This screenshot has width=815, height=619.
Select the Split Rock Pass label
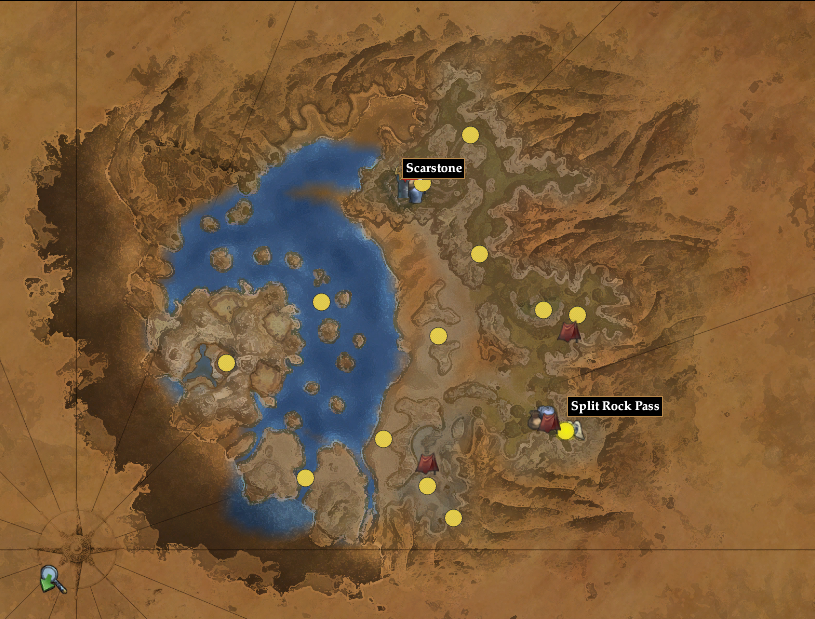pyautogui.click(x=614, y=406)
